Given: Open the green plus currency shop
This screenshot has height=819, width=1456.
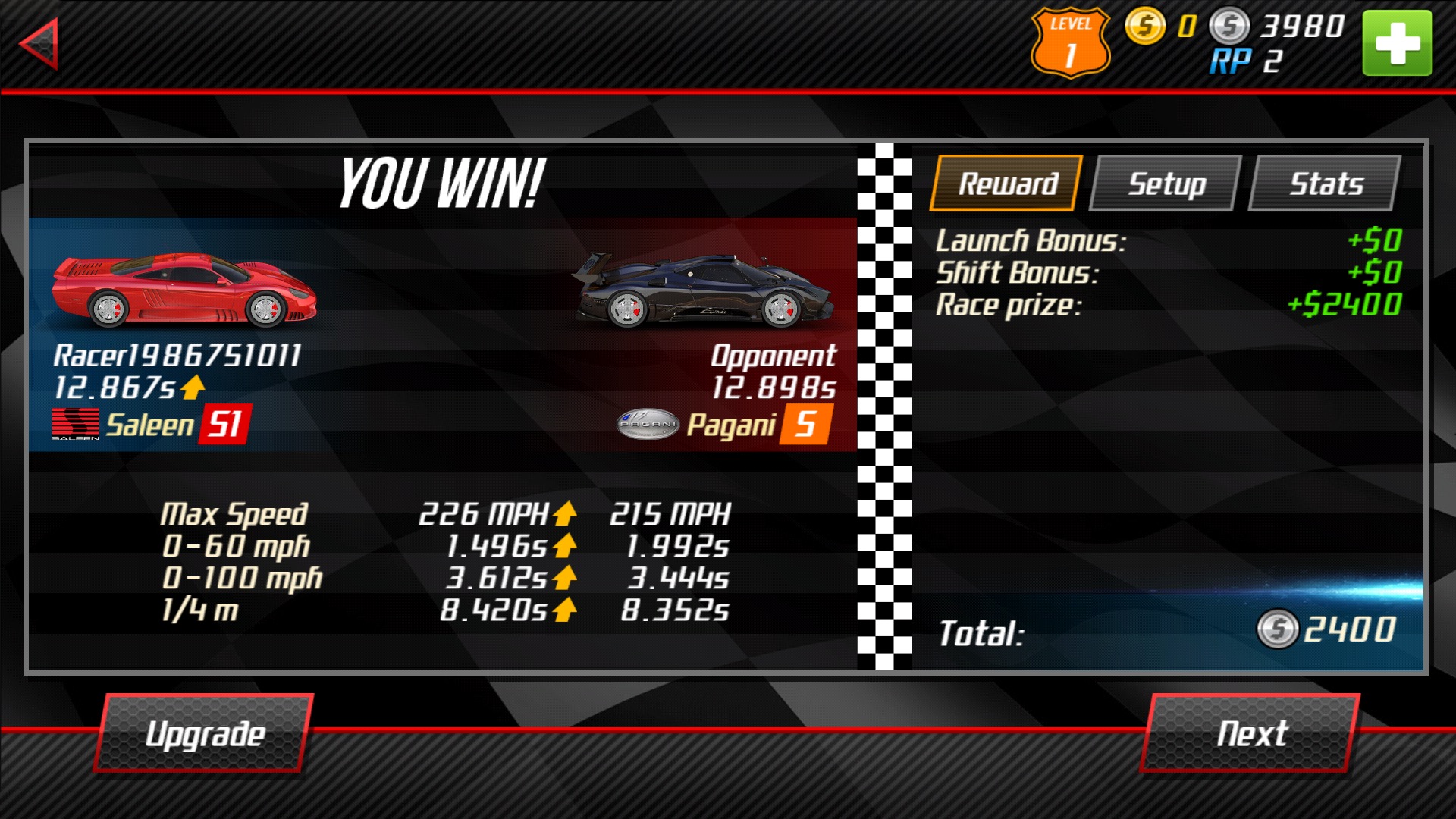Looking at the screenshot, I should [1397, 43].
